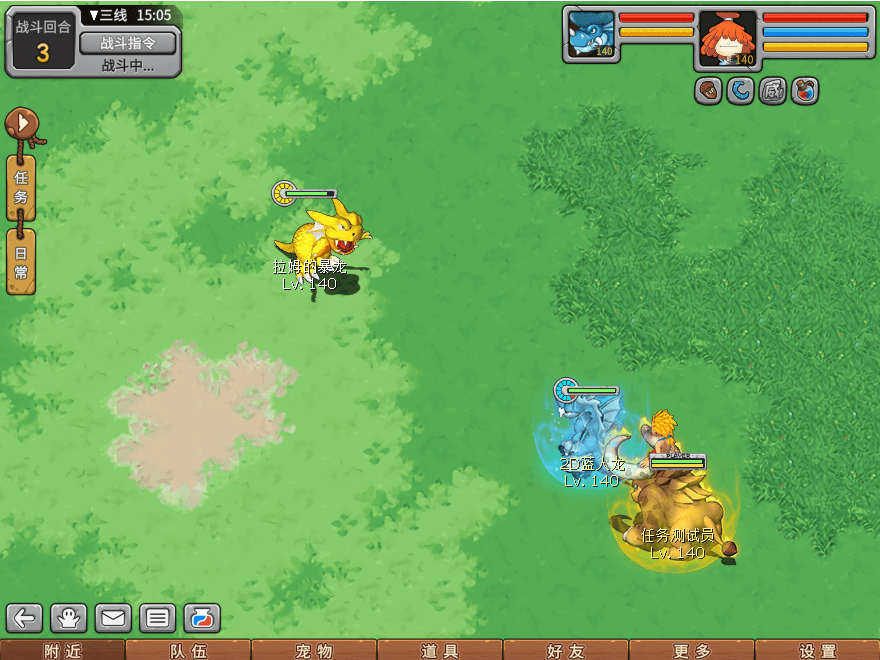Open the 设置 settings menu
This screenshot has height=660, width=880.
818,651
